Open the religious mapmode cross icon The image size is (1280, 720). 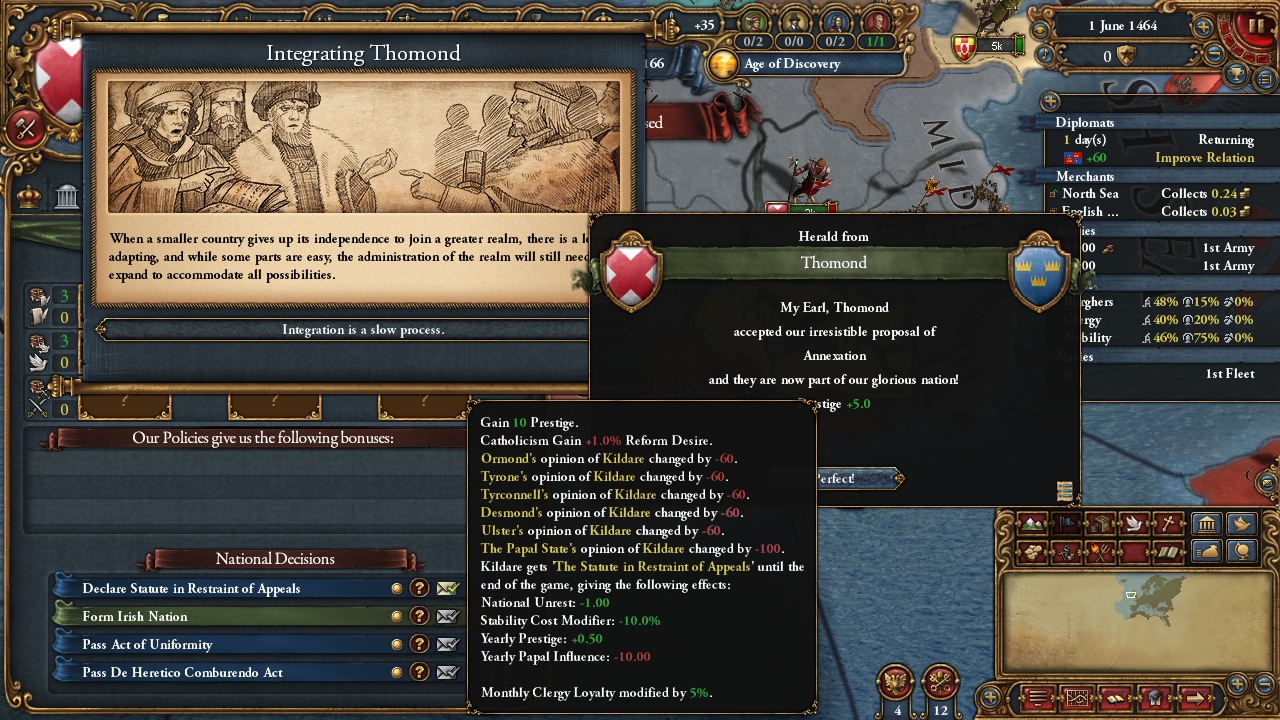1168,522
